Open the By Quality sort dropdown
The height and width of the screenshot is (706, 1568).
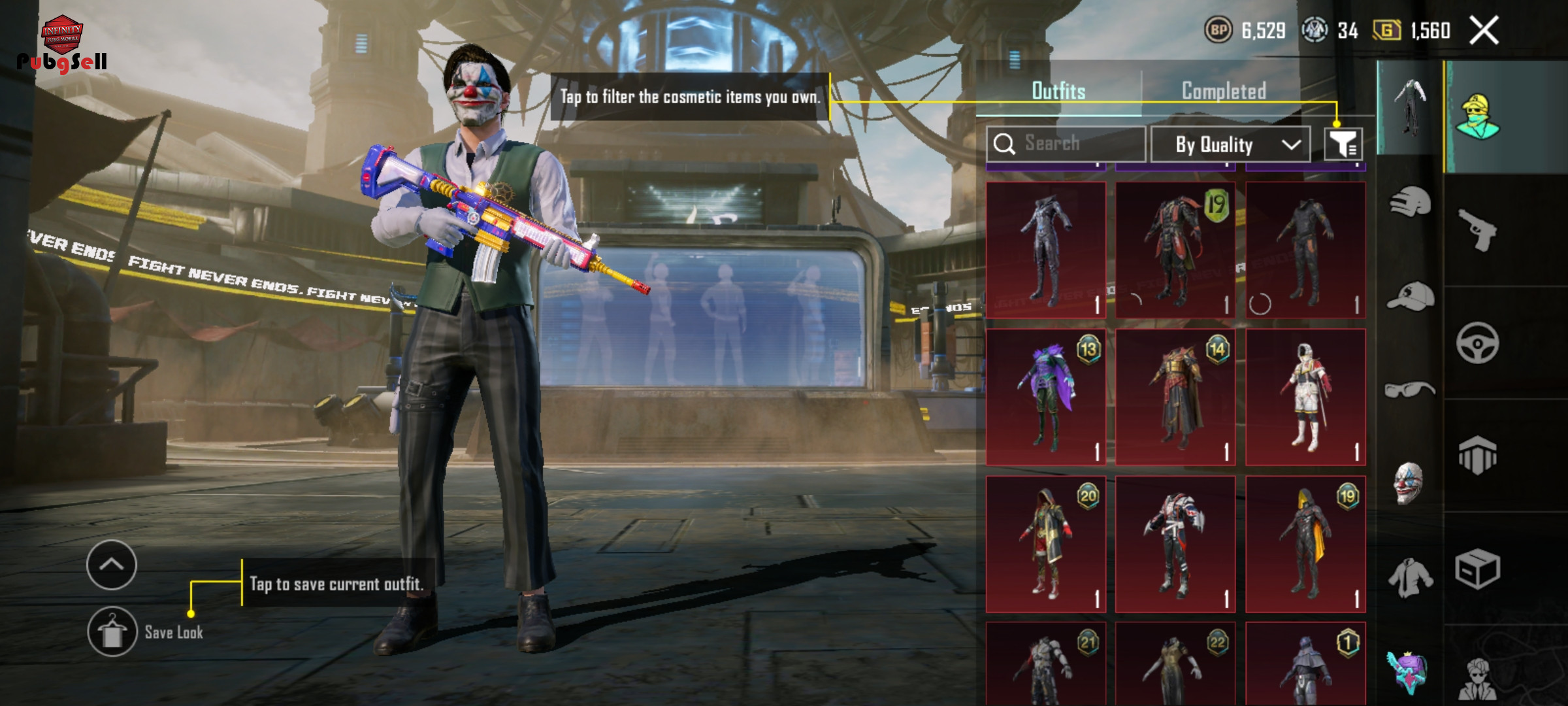coord(1230,144)
